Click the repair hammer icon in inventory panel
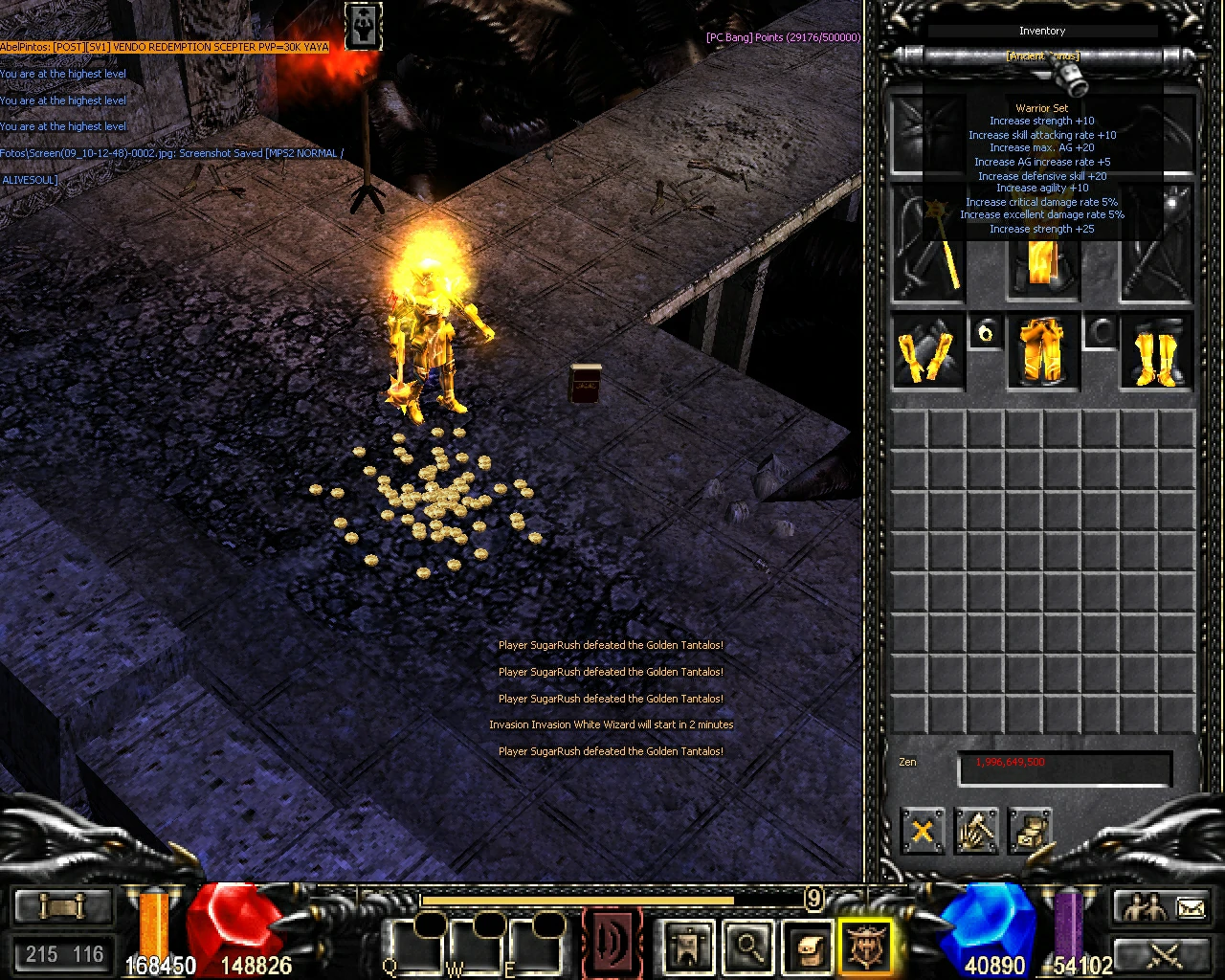This screenshot has height=980, width=1225. pyautogui.click(x=976, y=831)
